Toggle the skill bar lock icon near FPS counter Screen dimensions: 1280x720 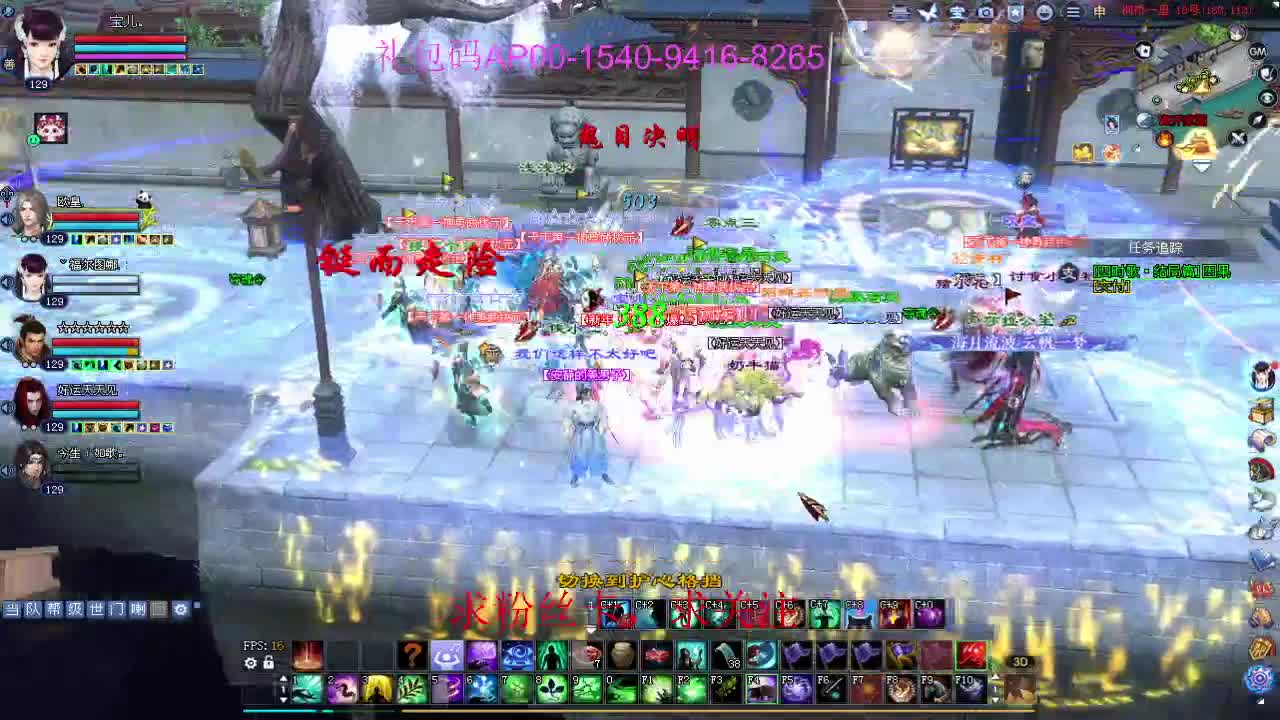tap(269, 663)
